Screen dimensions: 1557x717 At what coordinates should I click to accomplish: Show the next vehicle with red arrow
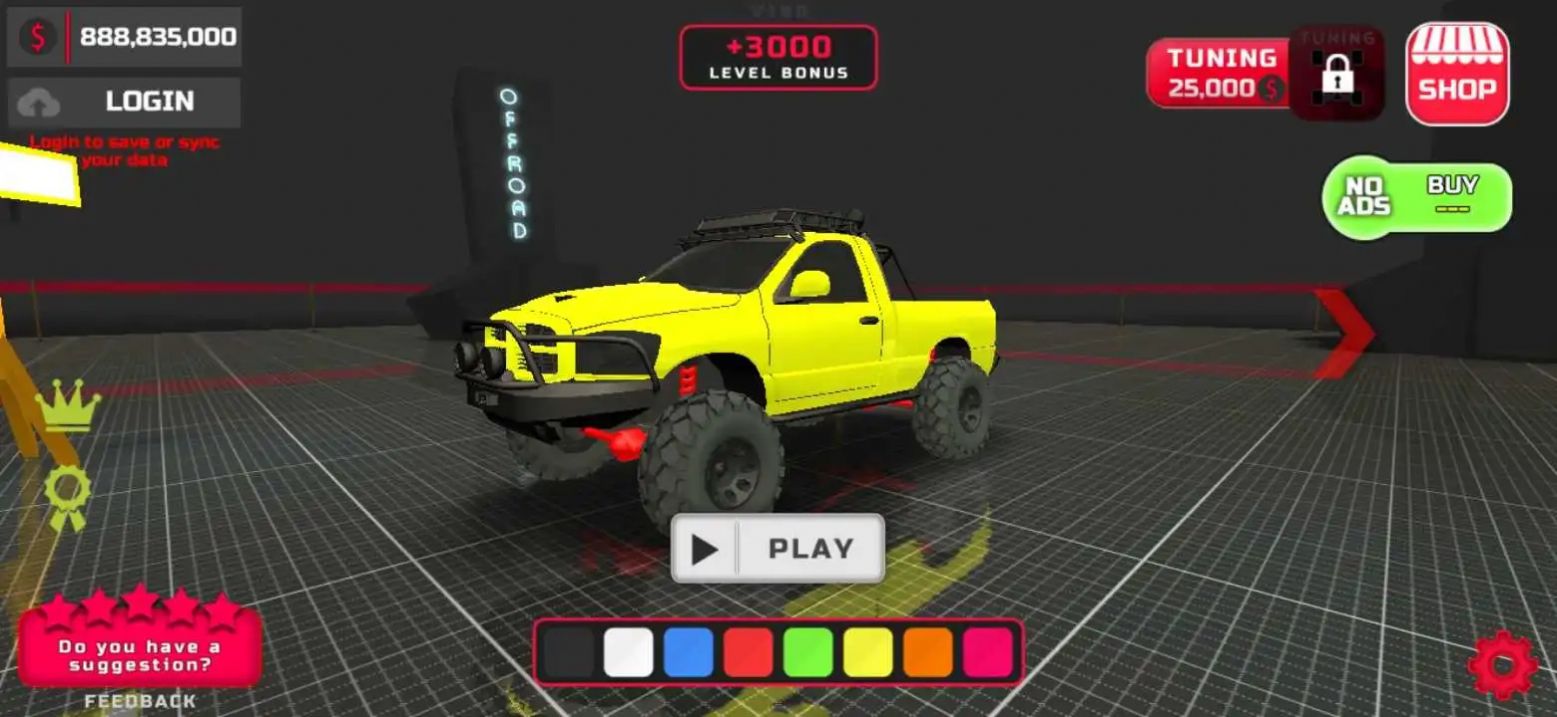pos(1346,333)
